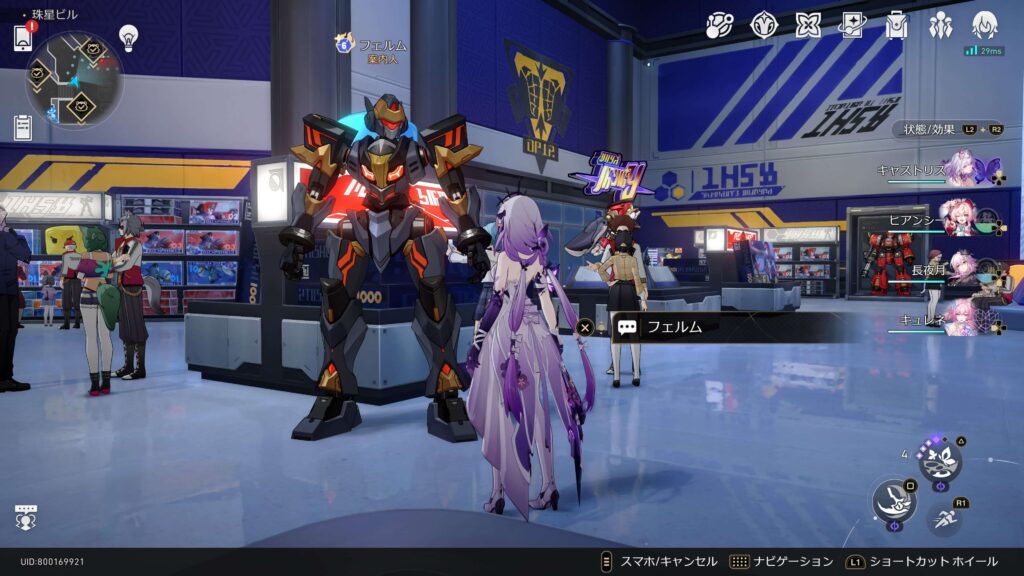
Task: Open the phone icon with red alert
Action: [23, 38]
